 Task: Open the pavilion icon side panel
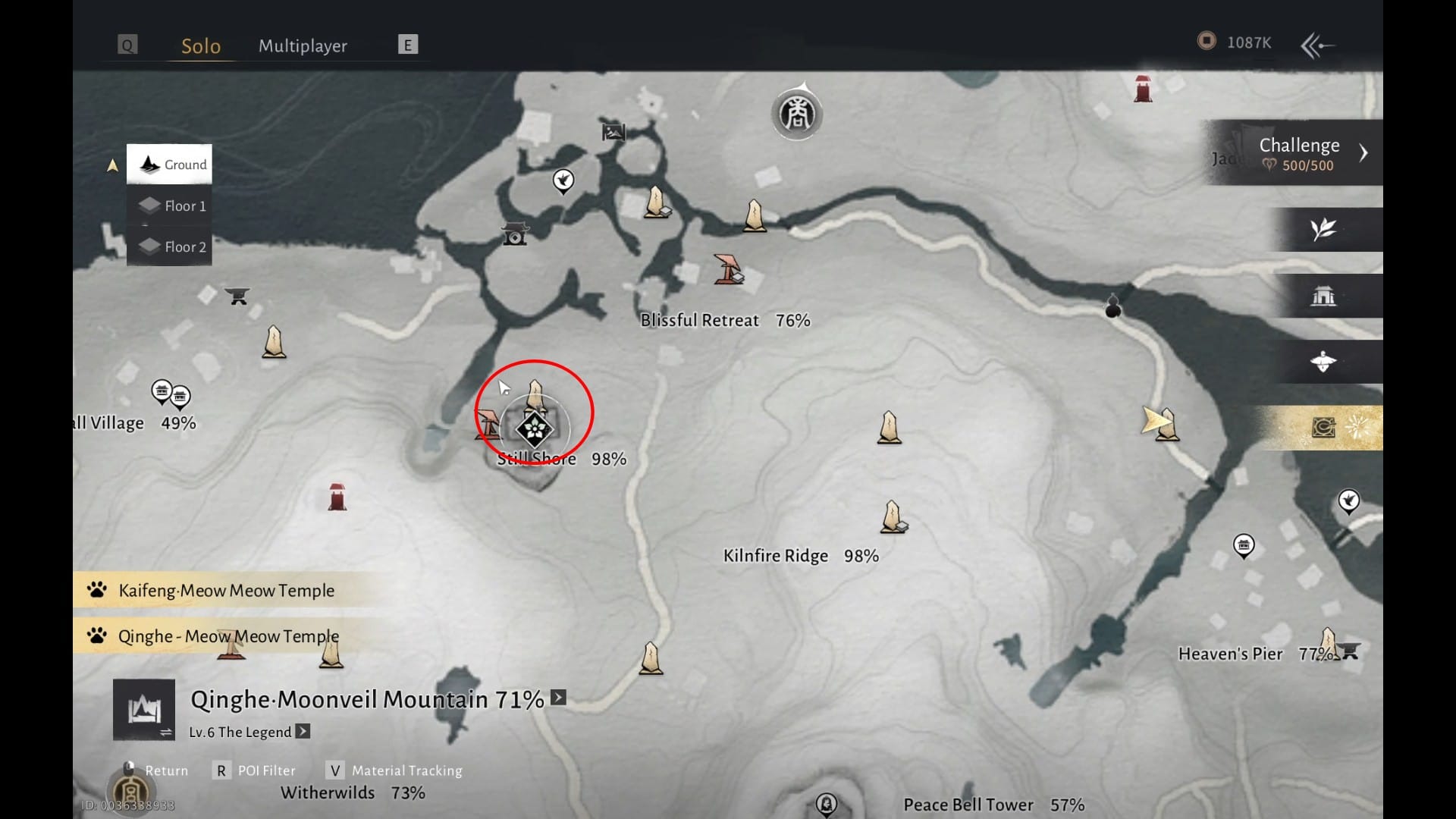click(1323, 296)
